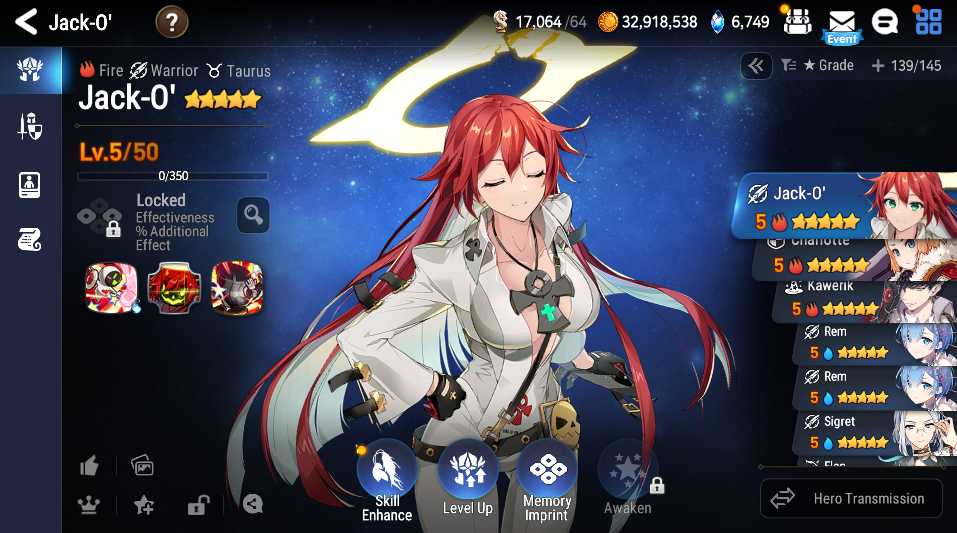Go back using the top-left arrow

coord(25,21)
